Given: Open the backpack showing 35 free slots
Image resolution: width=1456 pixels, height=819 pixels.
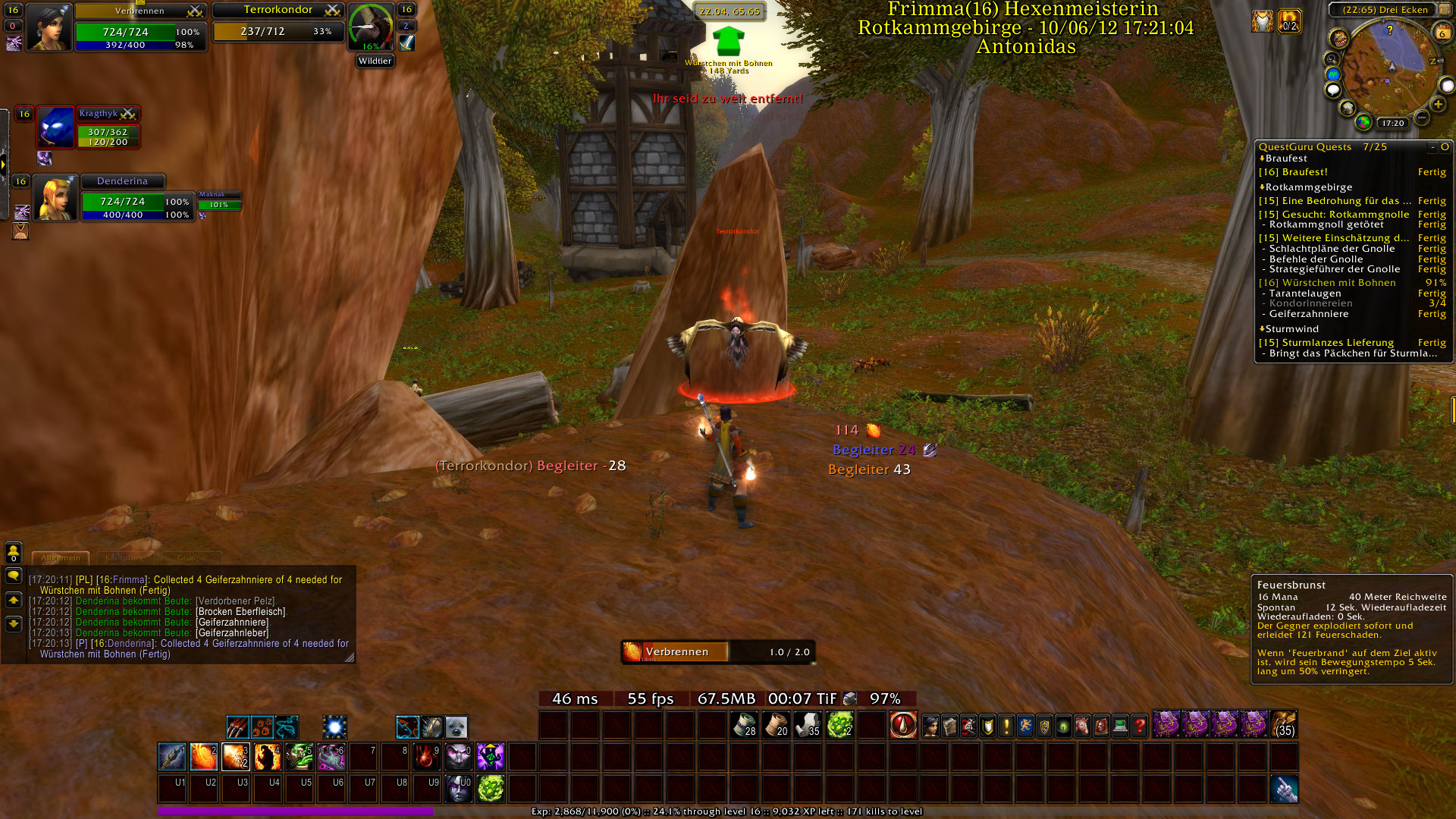Looking at the screenshot, I should tap(1284, 725).
